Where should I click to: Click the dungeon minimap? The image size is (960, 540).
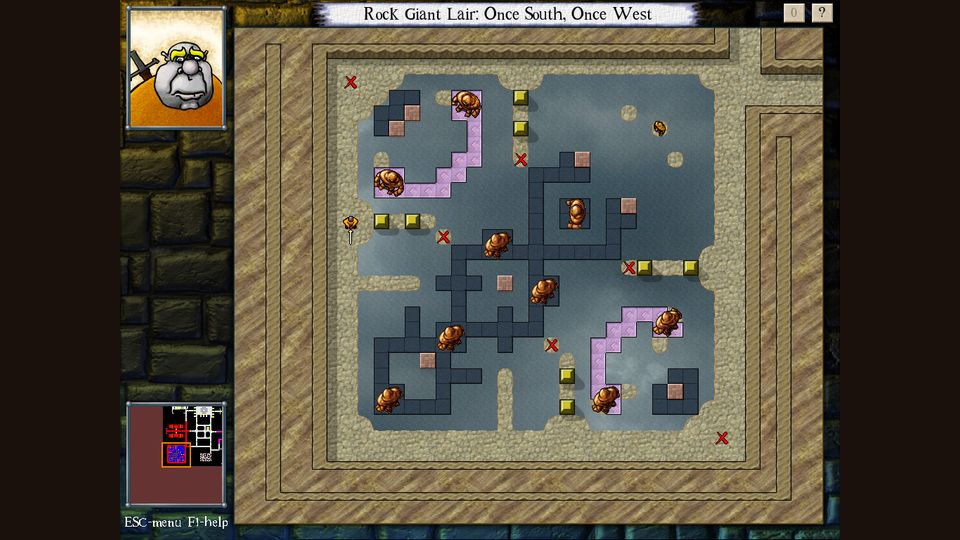[x=176, y=453]
